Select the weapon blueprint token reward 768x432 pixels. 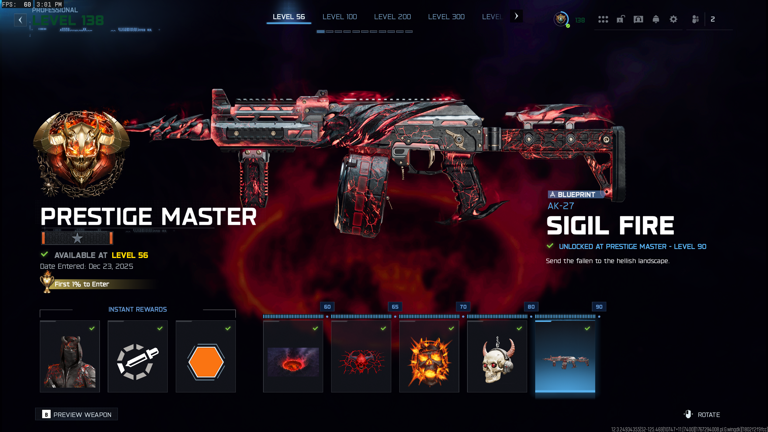(138, 357)
